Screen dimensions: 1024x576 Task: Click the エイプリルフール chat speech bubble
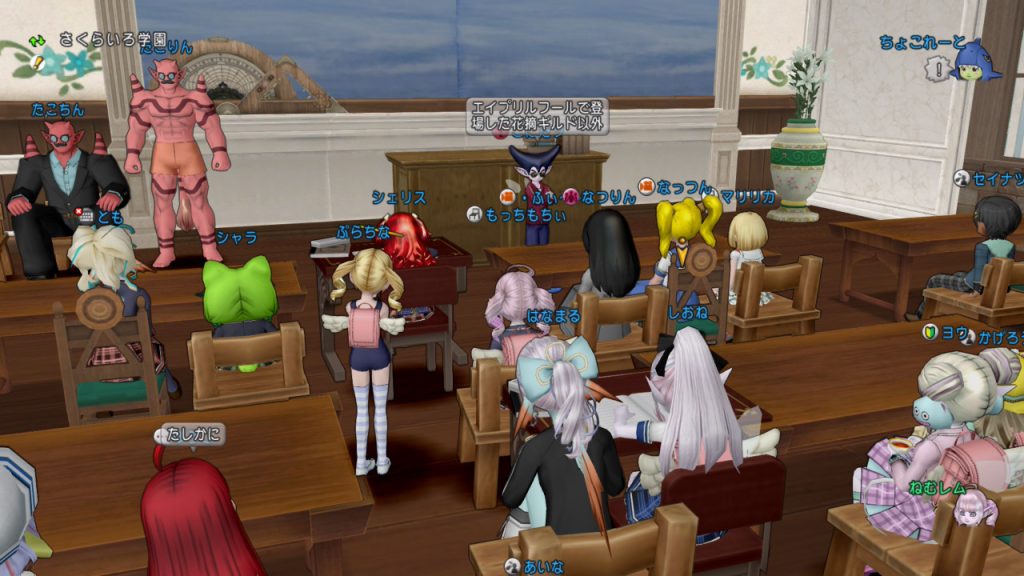536,115
